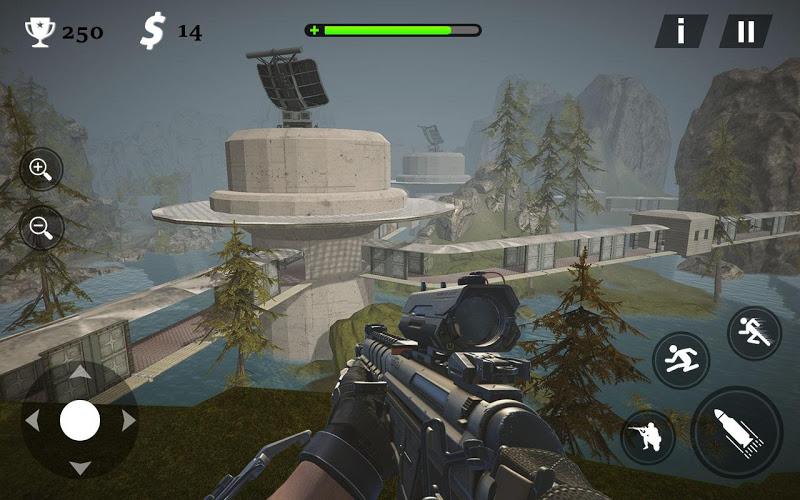Fire the weapon with the bullet button

click(736, 432)
